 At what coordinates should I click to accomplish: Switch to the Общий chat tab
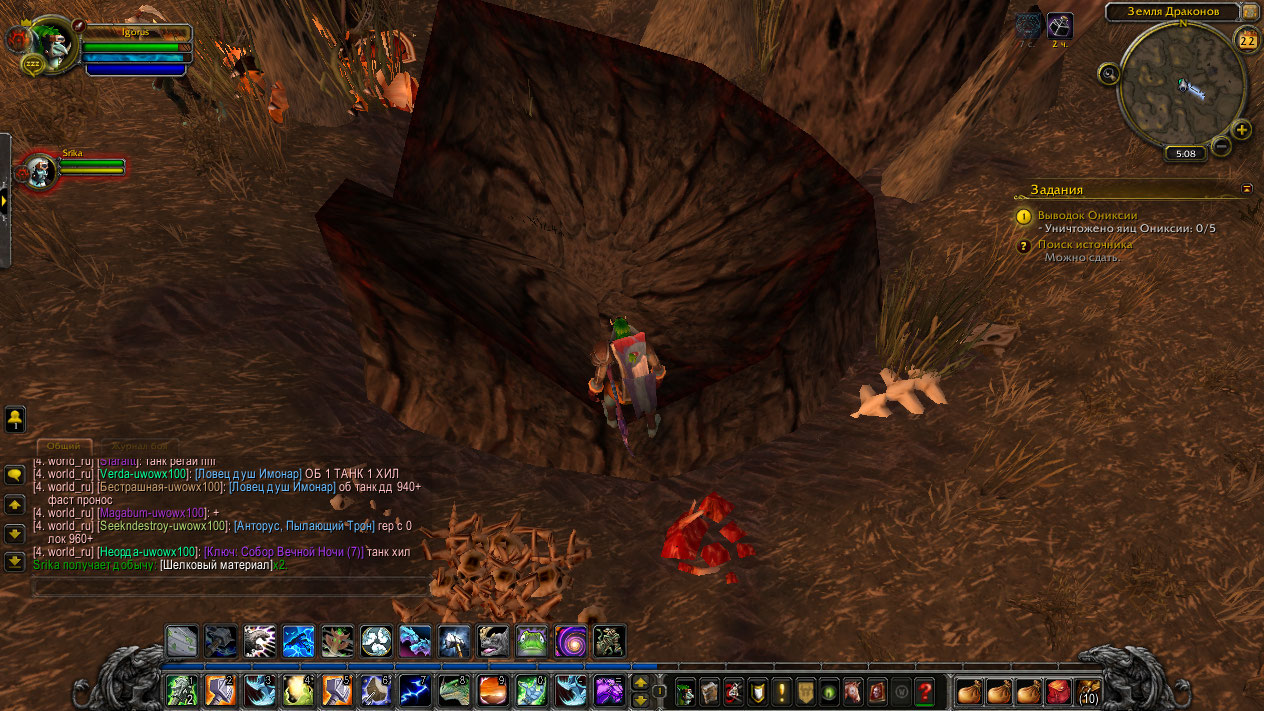click(x=64, y=446)
